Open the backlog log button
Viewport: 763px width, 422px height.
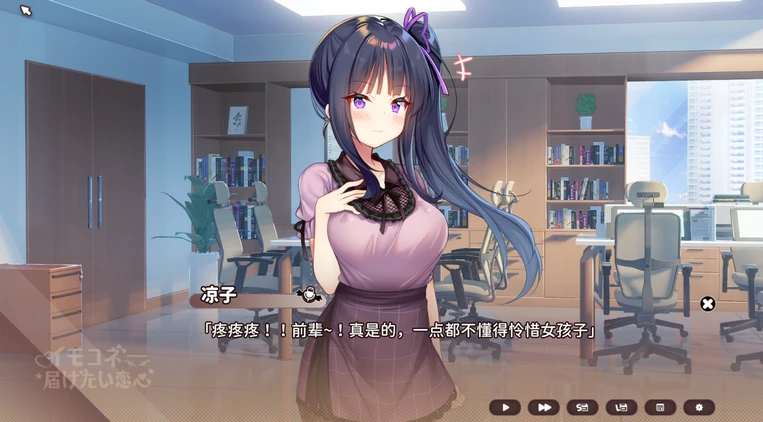tap(659, 407)
